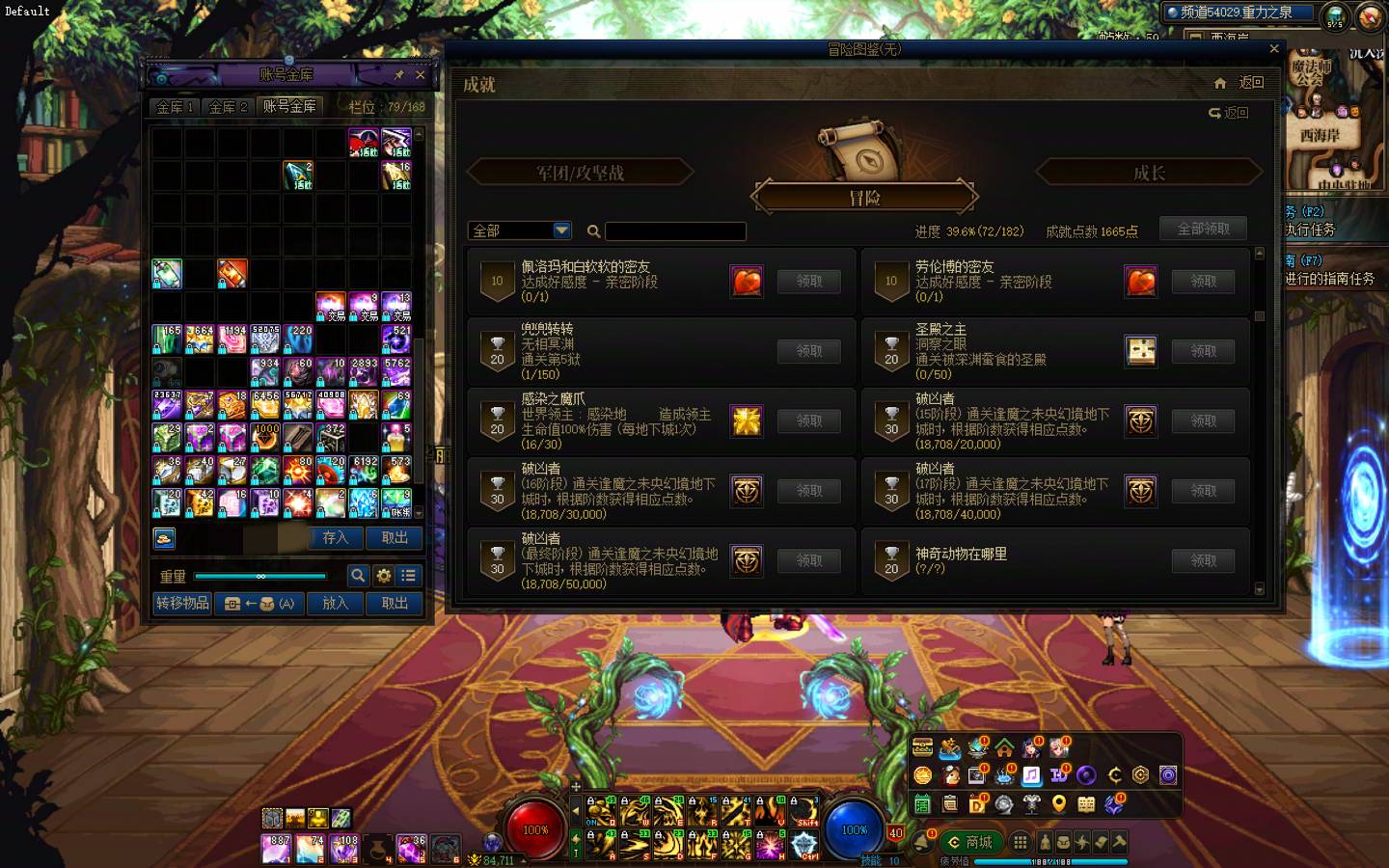This screenshot has height=868, width=1389.
Task: Switch to the 成长 tab
Action: 1148,172
